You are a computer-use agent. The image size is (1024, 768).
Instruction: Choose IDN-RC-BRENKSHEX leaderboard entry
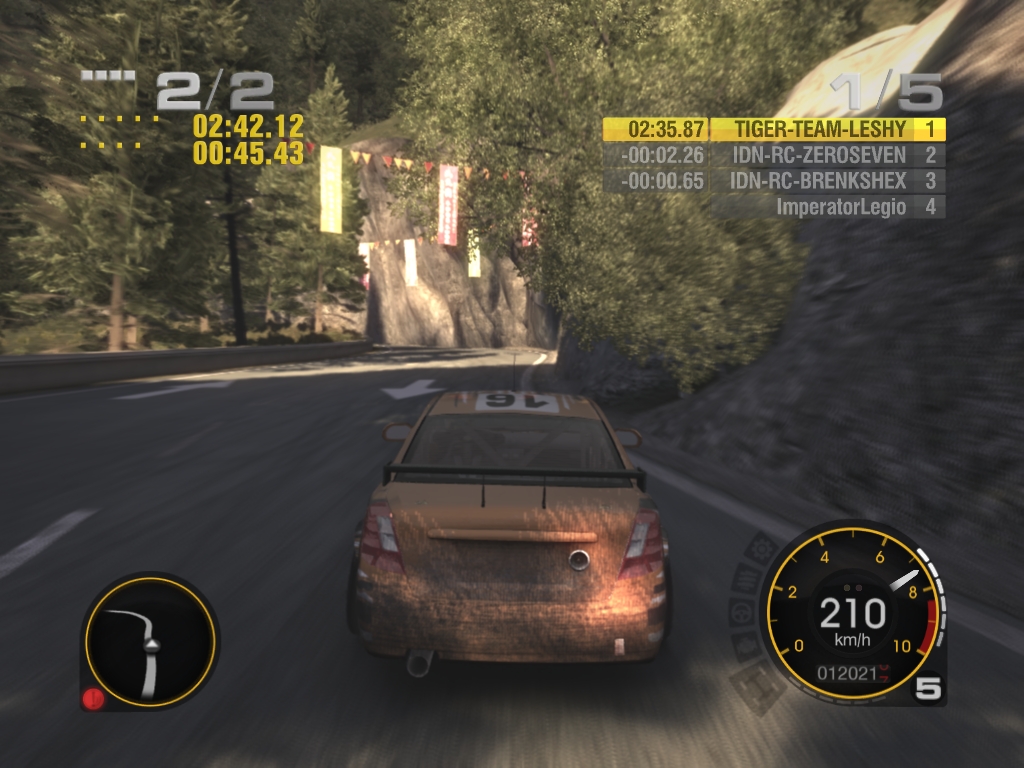[775, 181]
